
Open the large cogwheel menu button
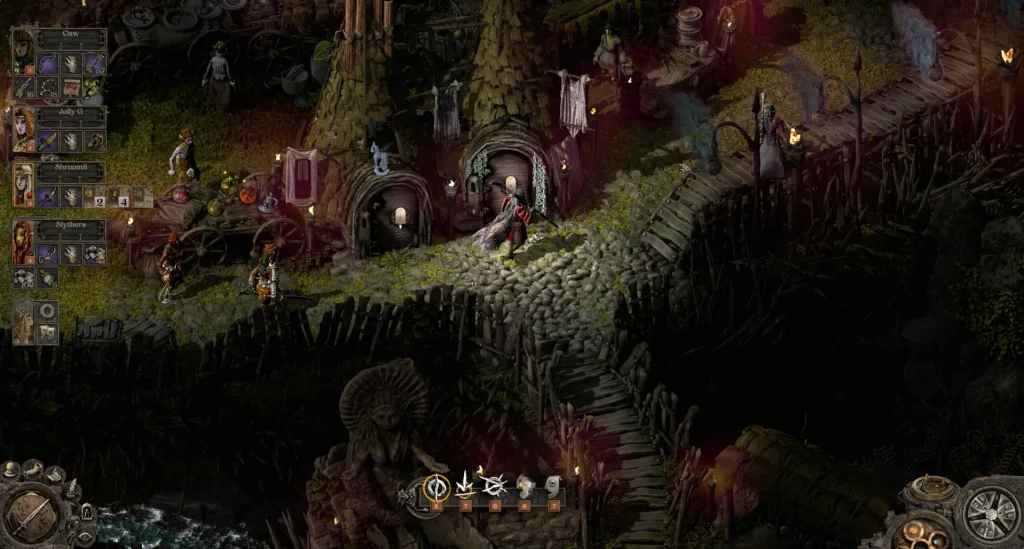(x=990, y=516)
